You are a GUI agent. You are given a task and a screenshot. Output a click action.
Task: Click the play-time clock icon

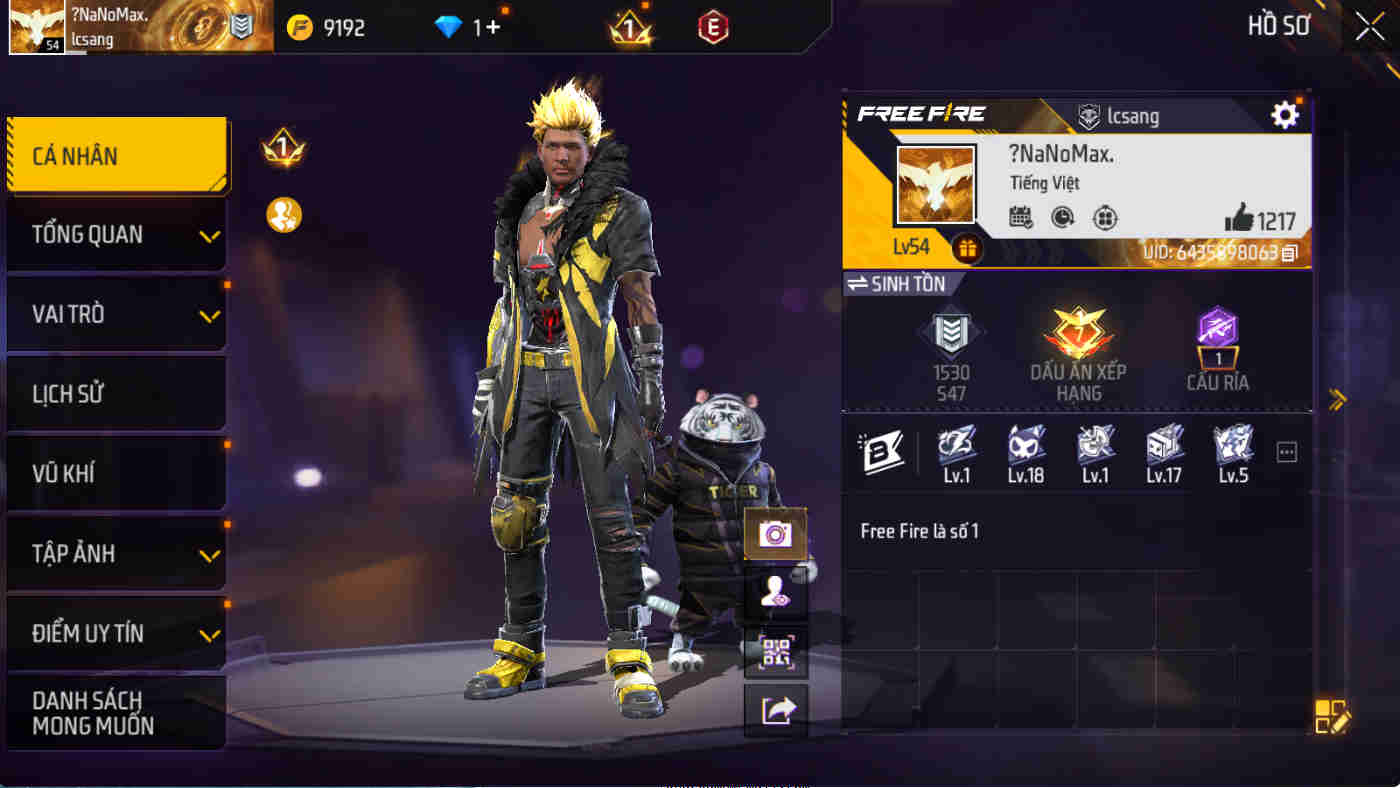1062,218
